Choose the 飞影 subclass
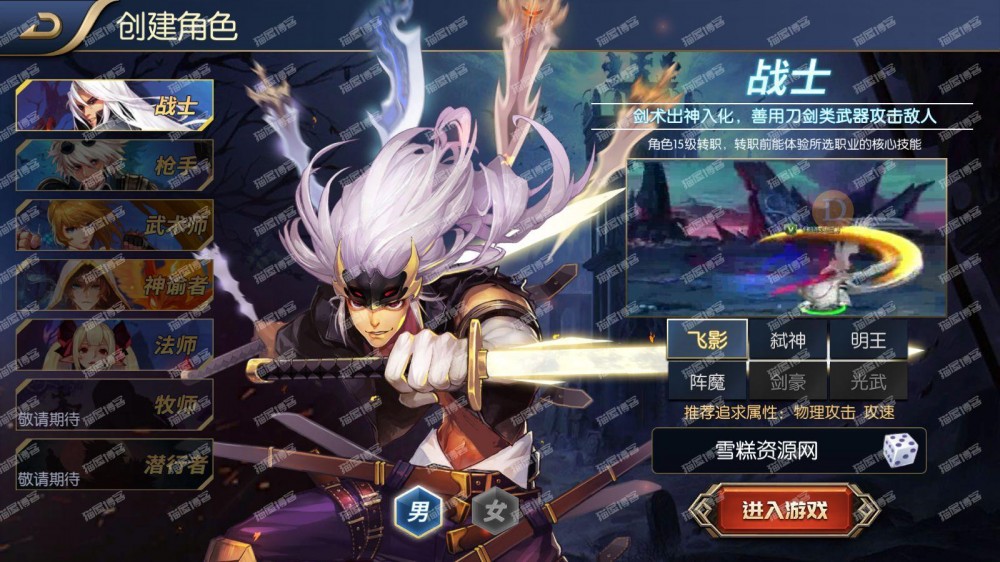The height and width of the screenshot is (562, 1000). (x=707, y=340)
